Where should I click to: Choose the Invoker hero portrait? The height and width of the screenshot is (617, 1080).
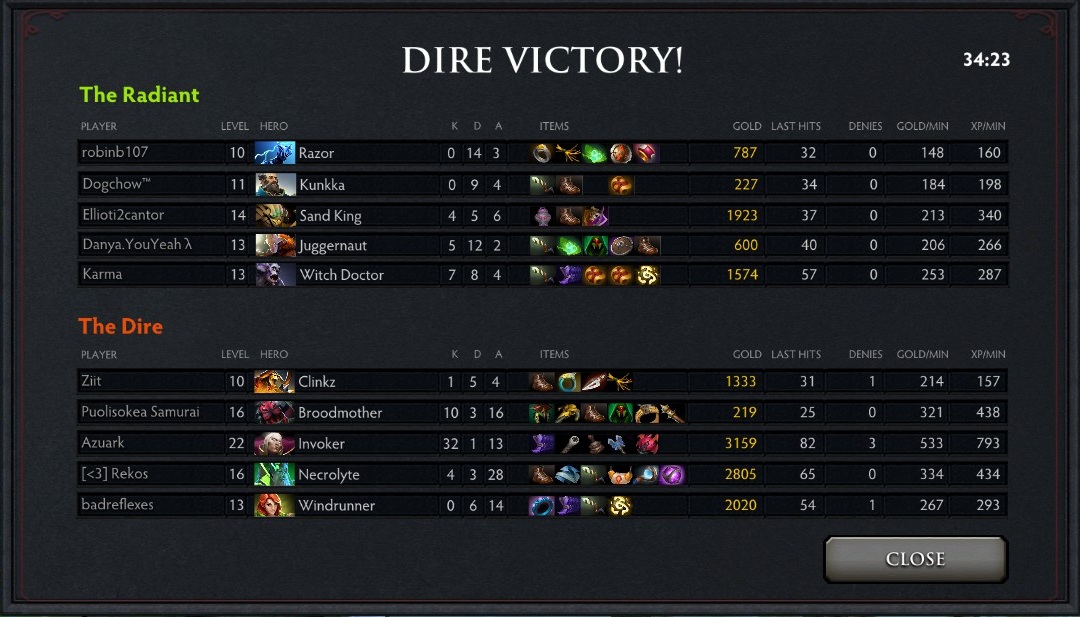275,443
